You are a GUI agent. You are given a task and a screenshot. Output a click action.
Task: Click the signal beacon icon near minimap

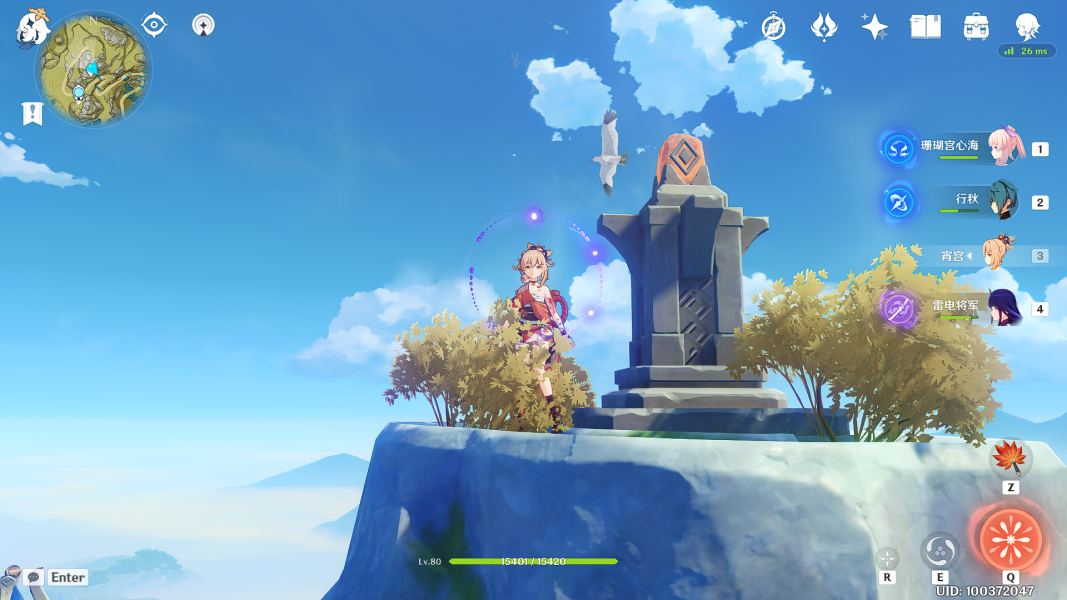tap(203, 25)
